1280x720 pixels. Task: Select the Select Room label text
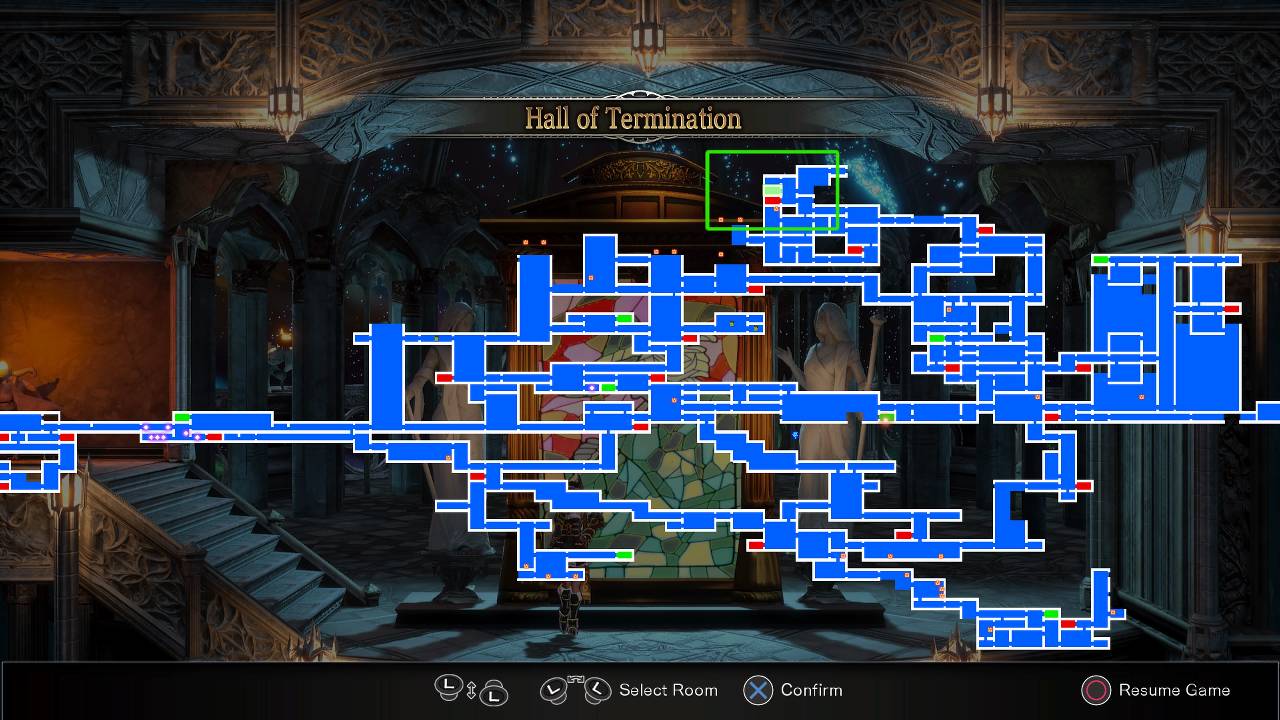tap(667, 690)
